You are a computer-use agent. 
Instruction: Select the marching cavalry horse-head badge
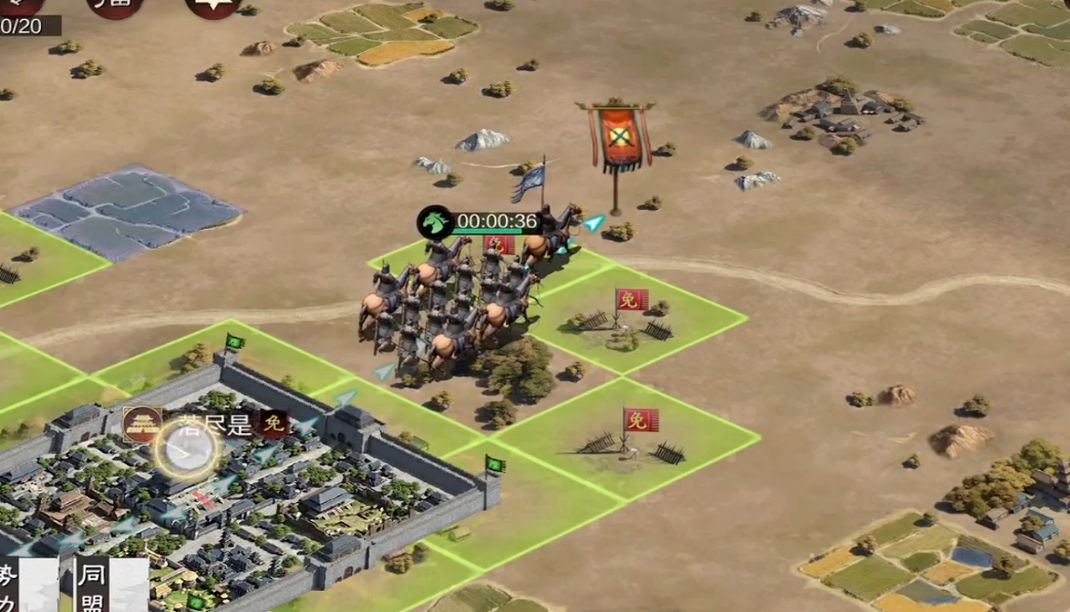pos(435,221)
